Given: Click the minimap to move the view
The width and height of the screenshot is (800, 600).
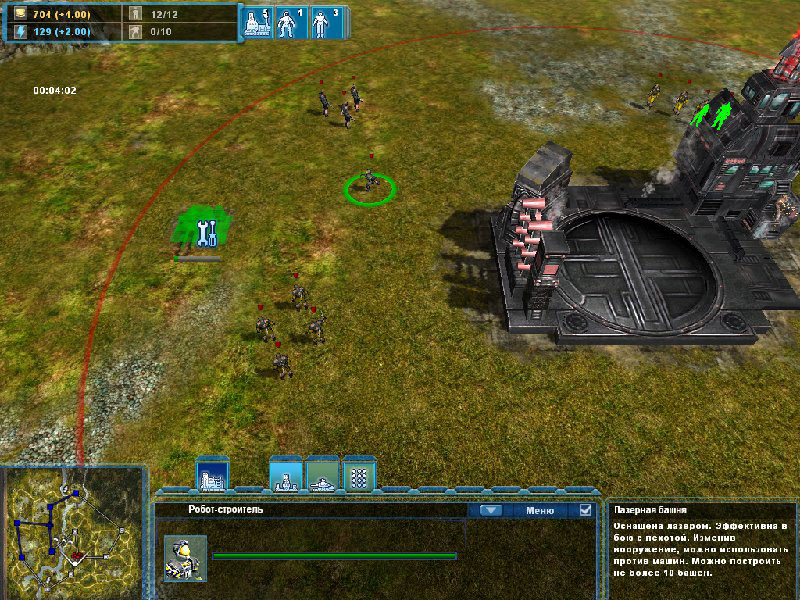Looking at the screenshot, I should click(x=75, y=528).
